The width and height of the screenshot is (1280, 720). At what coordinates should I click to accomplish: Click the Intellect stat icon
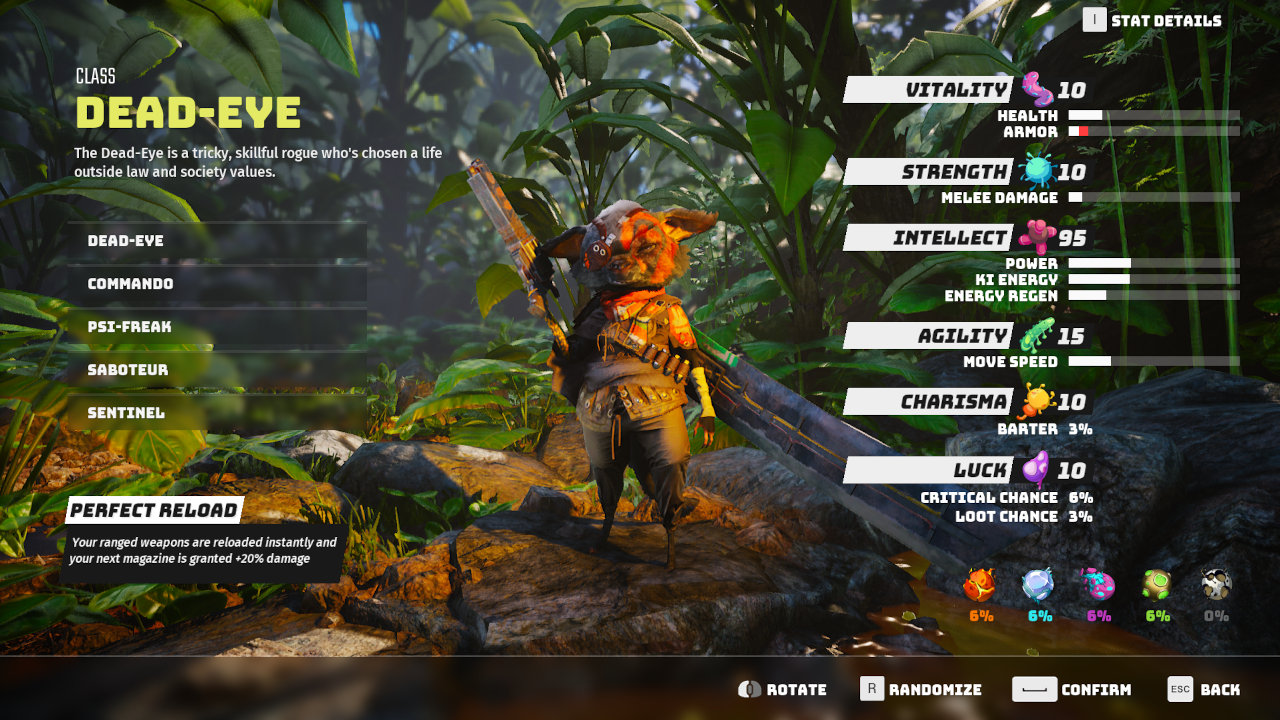1040,237
